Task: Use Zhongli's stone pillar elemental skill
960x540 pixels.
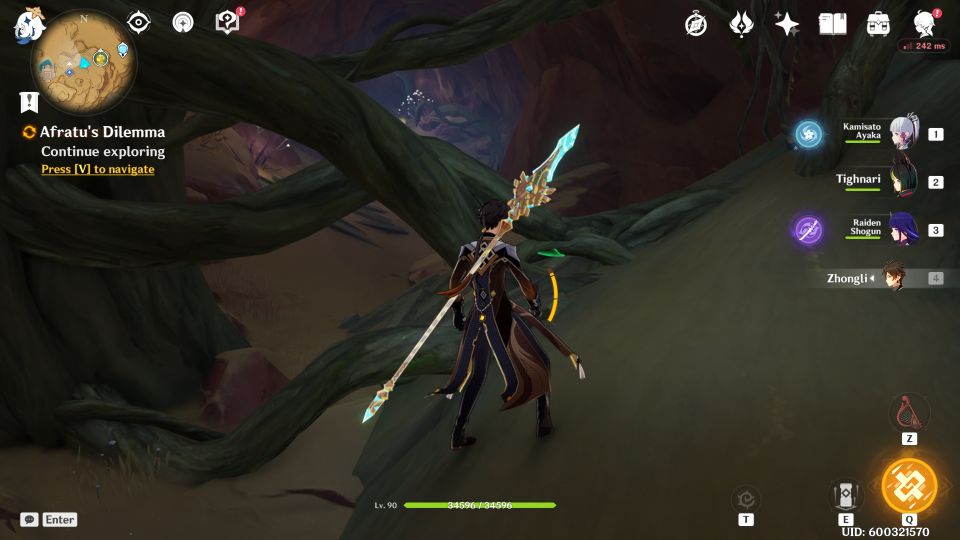Action: click(846, 494)
